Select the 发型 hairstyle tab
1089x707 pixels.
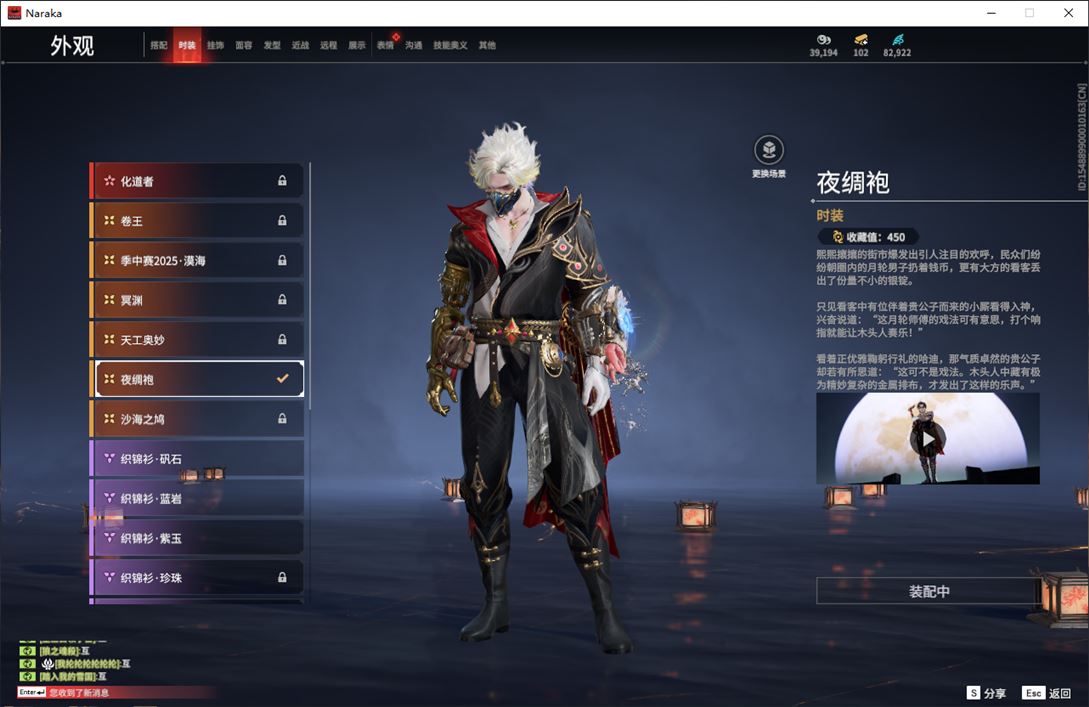coord(272,45)
